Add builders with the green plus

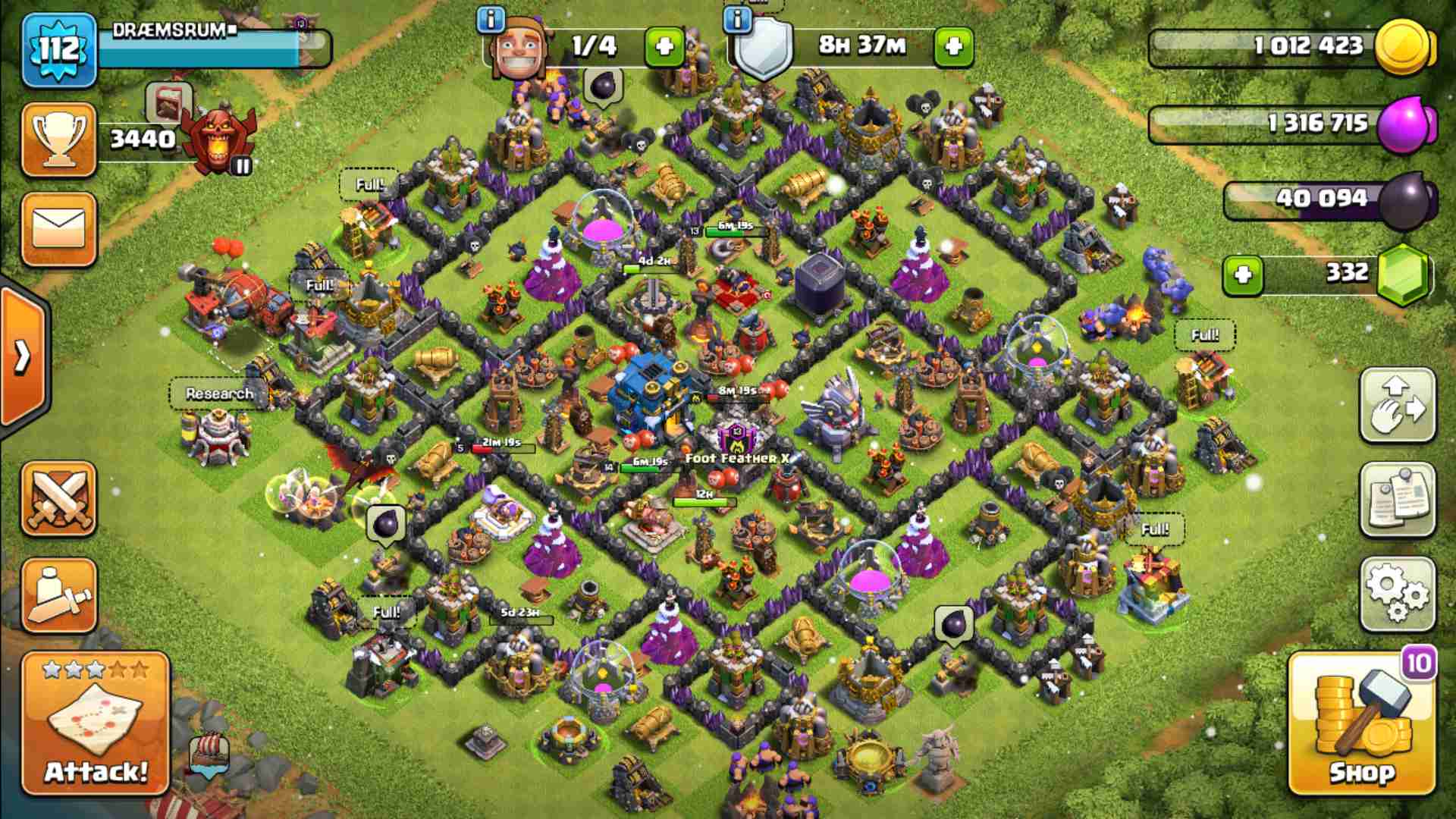[x=664, y=47]
